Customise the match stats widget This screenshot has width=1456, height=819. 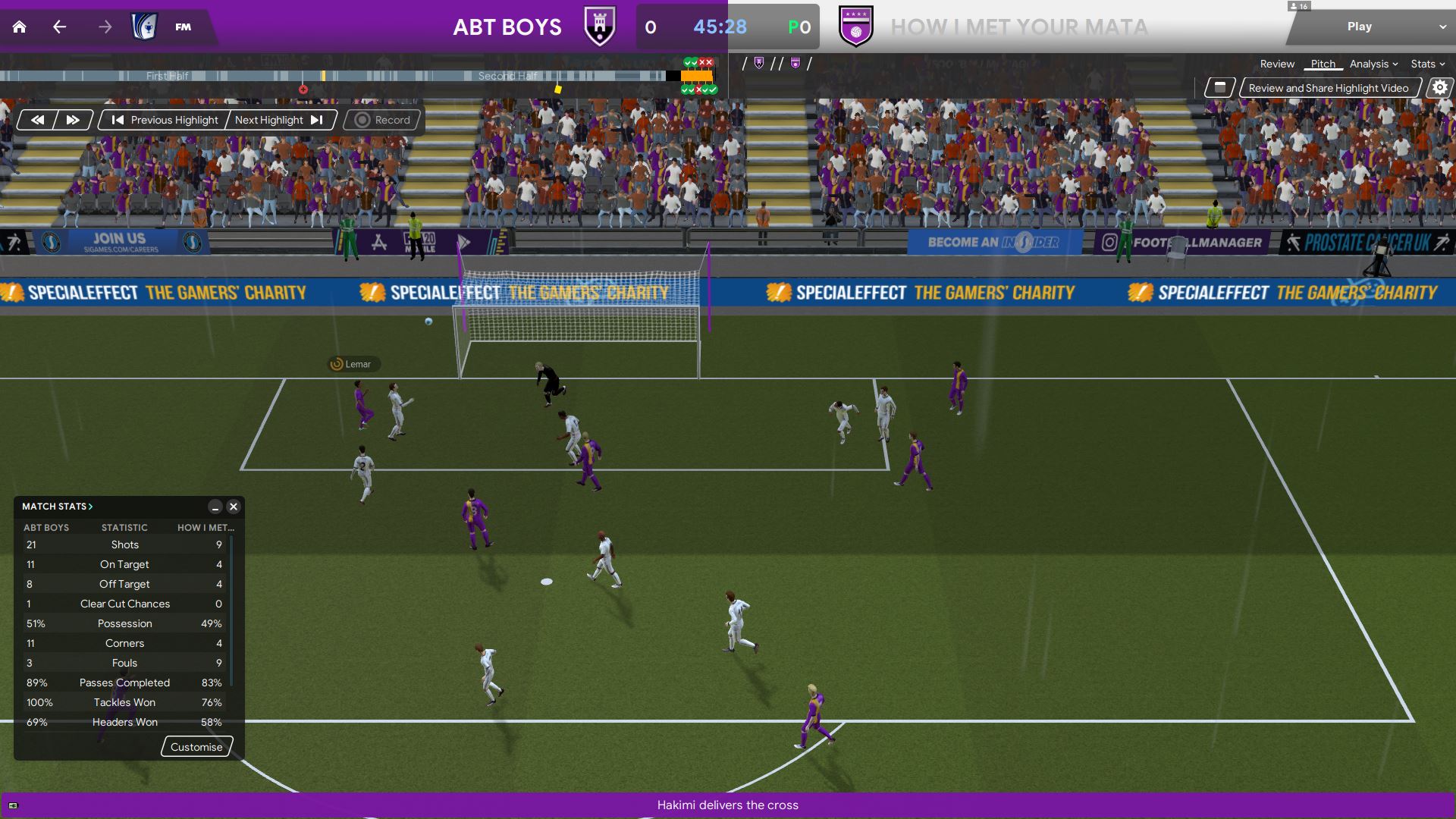pyautogui.click(x=196, y=747)
